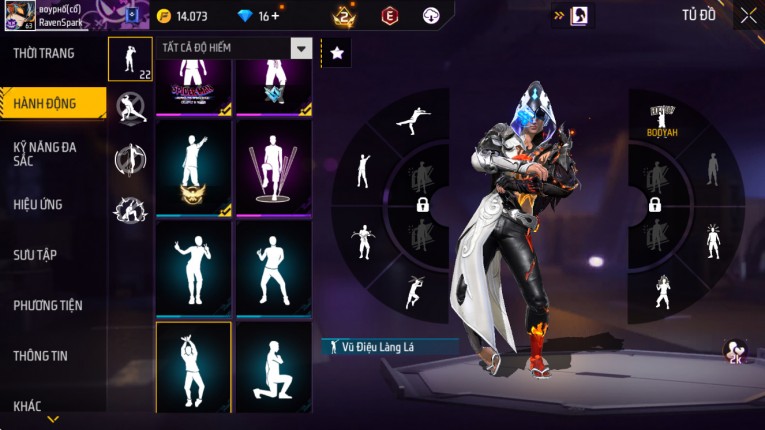The height and width of the screenshot is (430, 765).
Task: Open the cloud download icon
Action: click(x=431, y=16)
